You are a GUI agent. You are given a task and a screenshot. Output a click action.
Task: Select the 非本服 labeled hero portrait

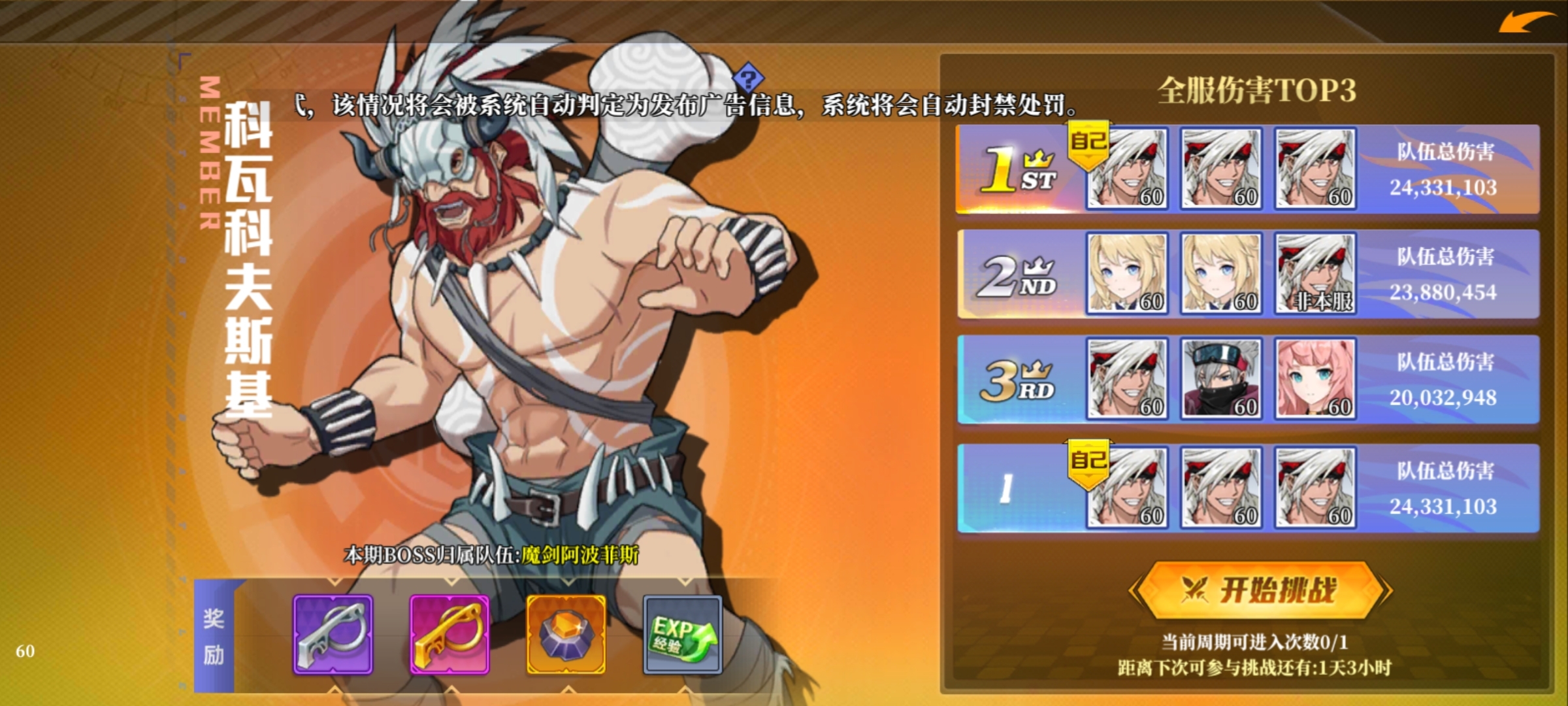click(1315, 275)
